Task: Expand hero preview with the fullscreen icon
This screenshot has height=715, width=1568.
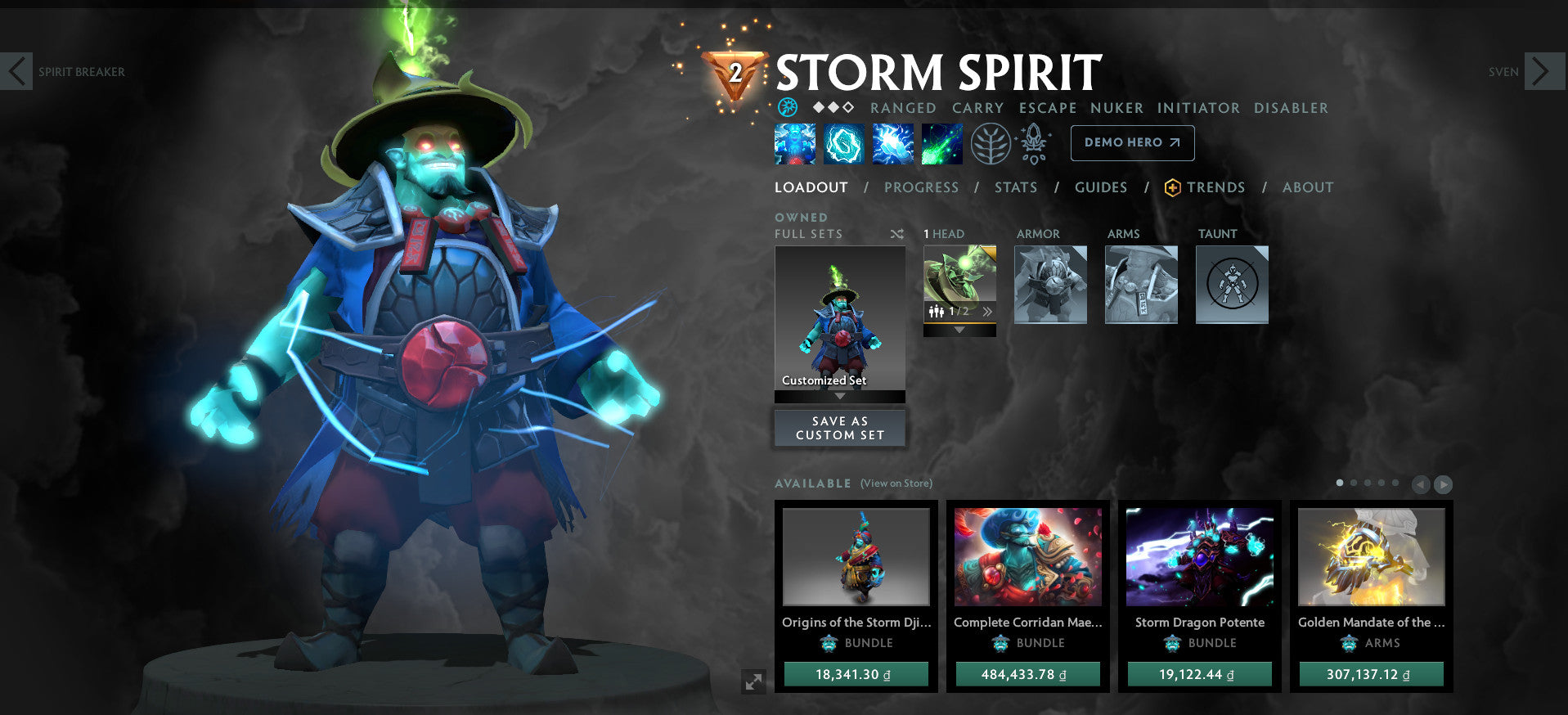Action: click(754, 680)
